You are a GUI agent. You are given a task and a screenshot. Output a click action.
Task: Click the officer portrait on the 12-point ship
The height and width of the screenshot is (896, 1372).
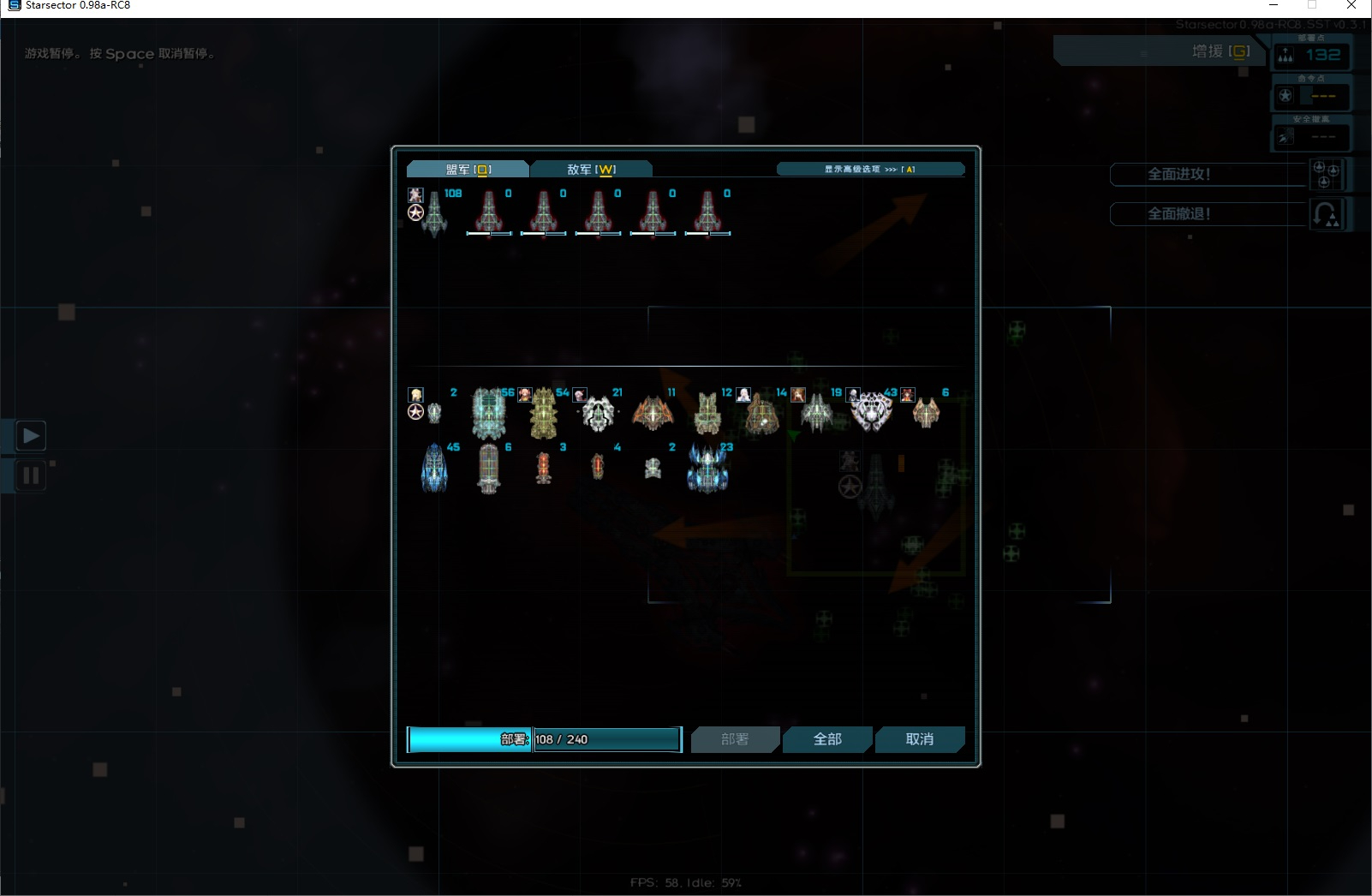tap(745, 395)
